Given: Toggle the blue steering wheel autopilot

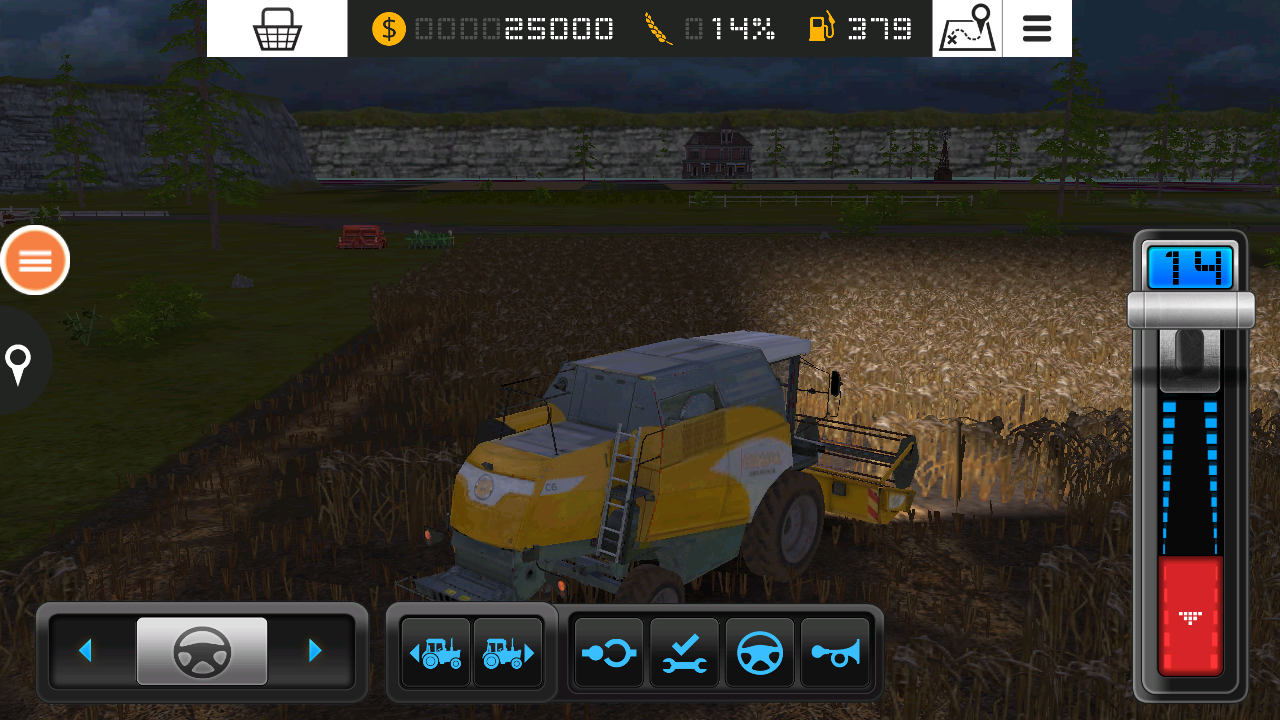Looking at the screenshot, I should tap(760, 653).
